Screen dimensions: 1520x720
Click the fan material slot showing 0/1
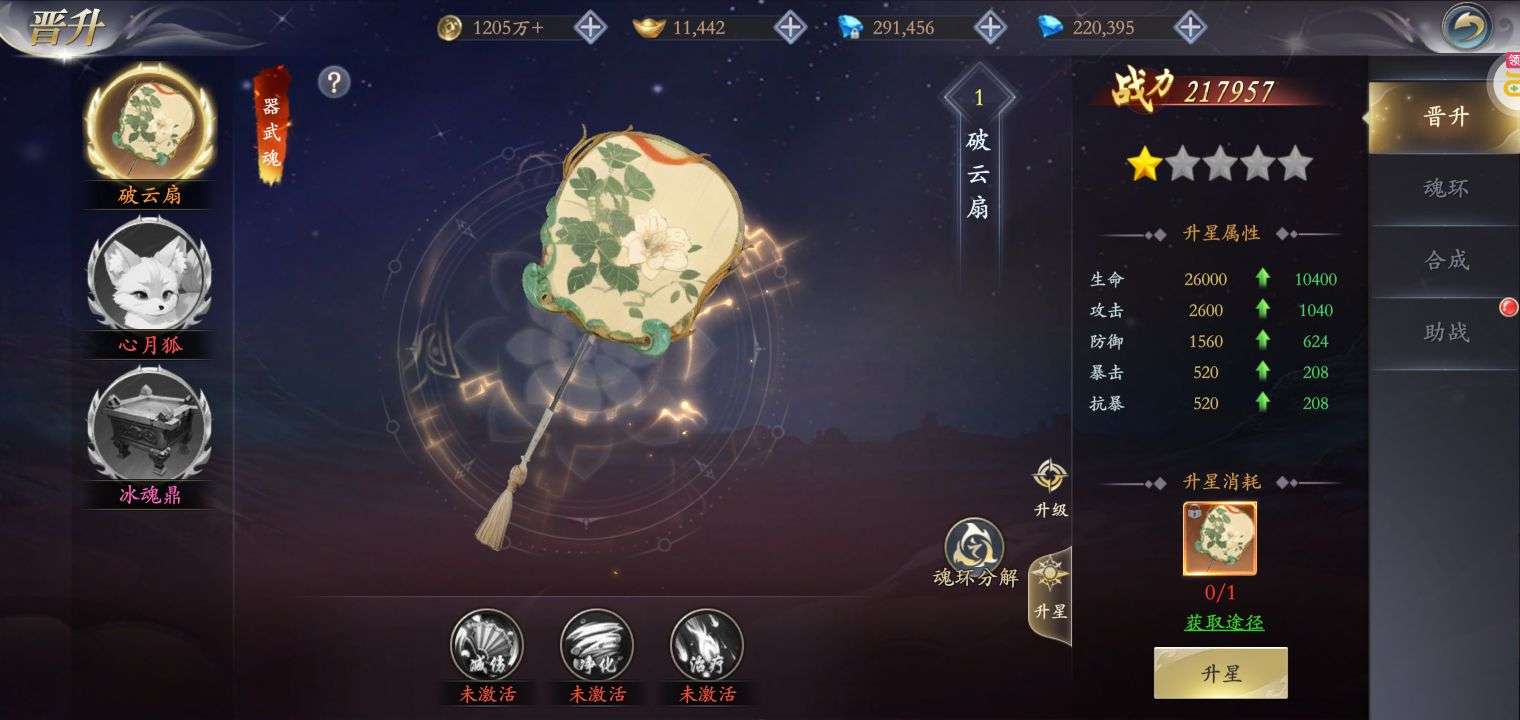coord(1220,538)
